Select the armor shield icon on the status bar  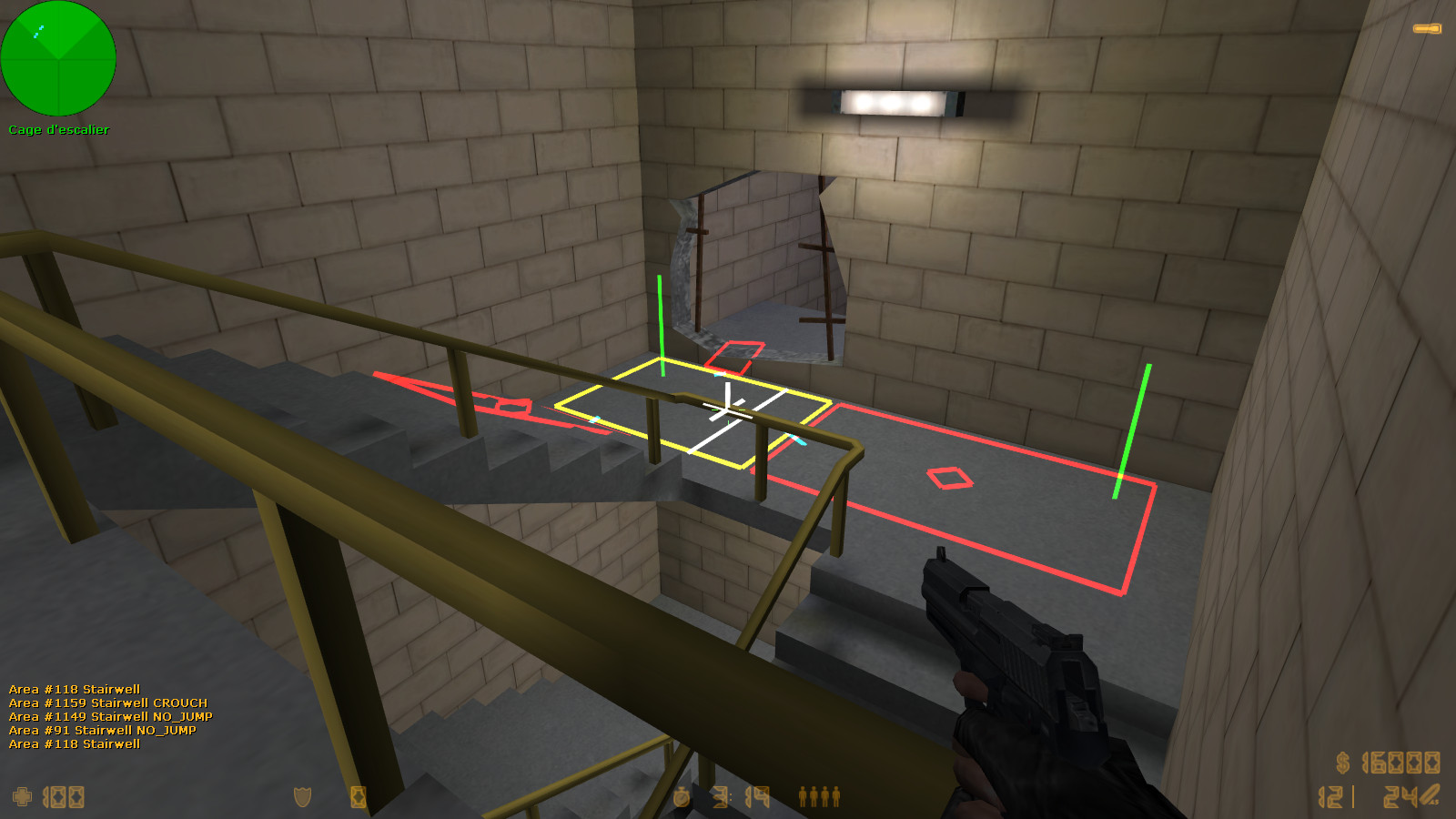pos(302,798)
